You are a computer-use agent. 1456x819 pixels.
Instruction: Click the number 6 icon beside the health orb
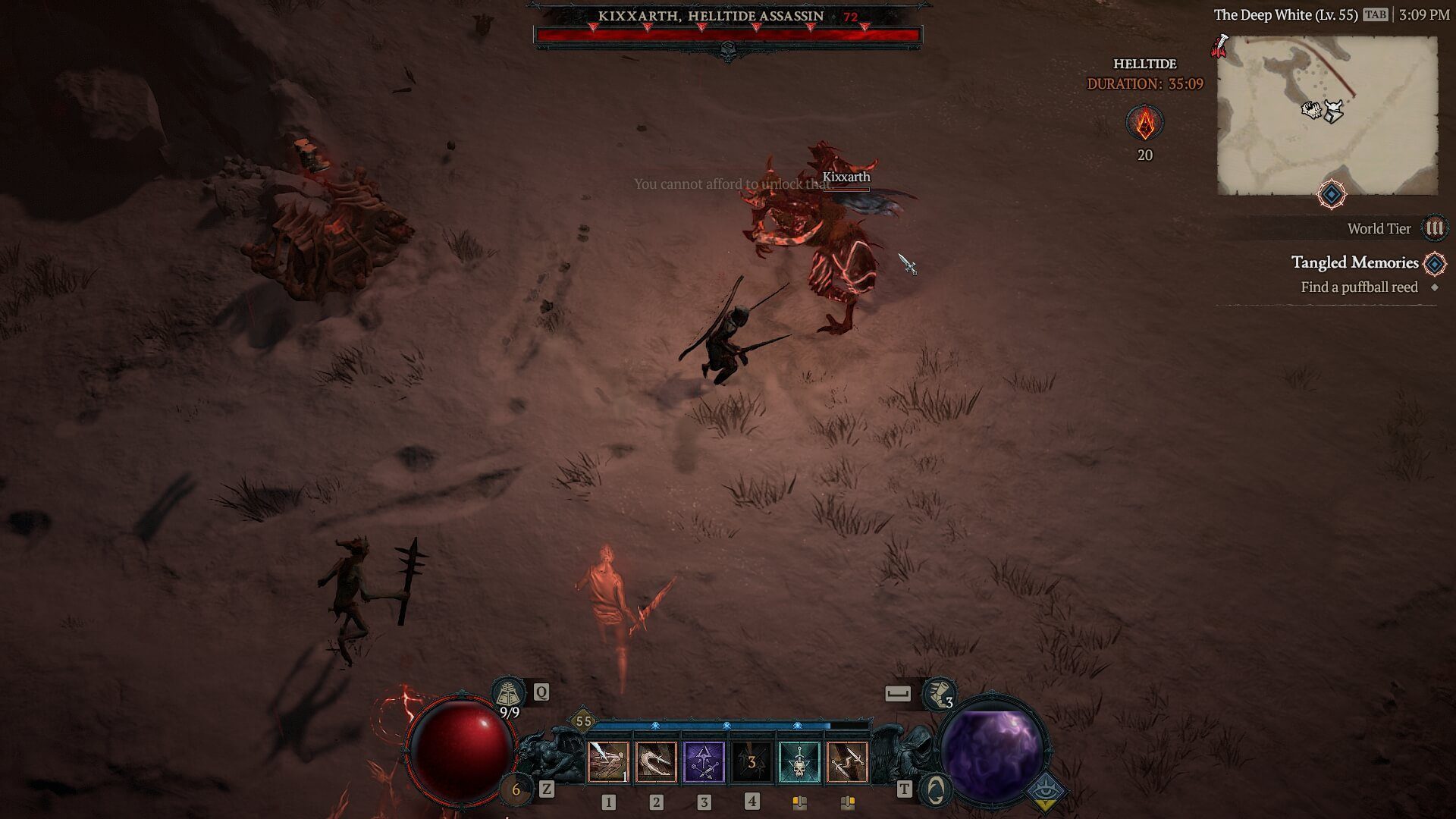tap(516, 790)
